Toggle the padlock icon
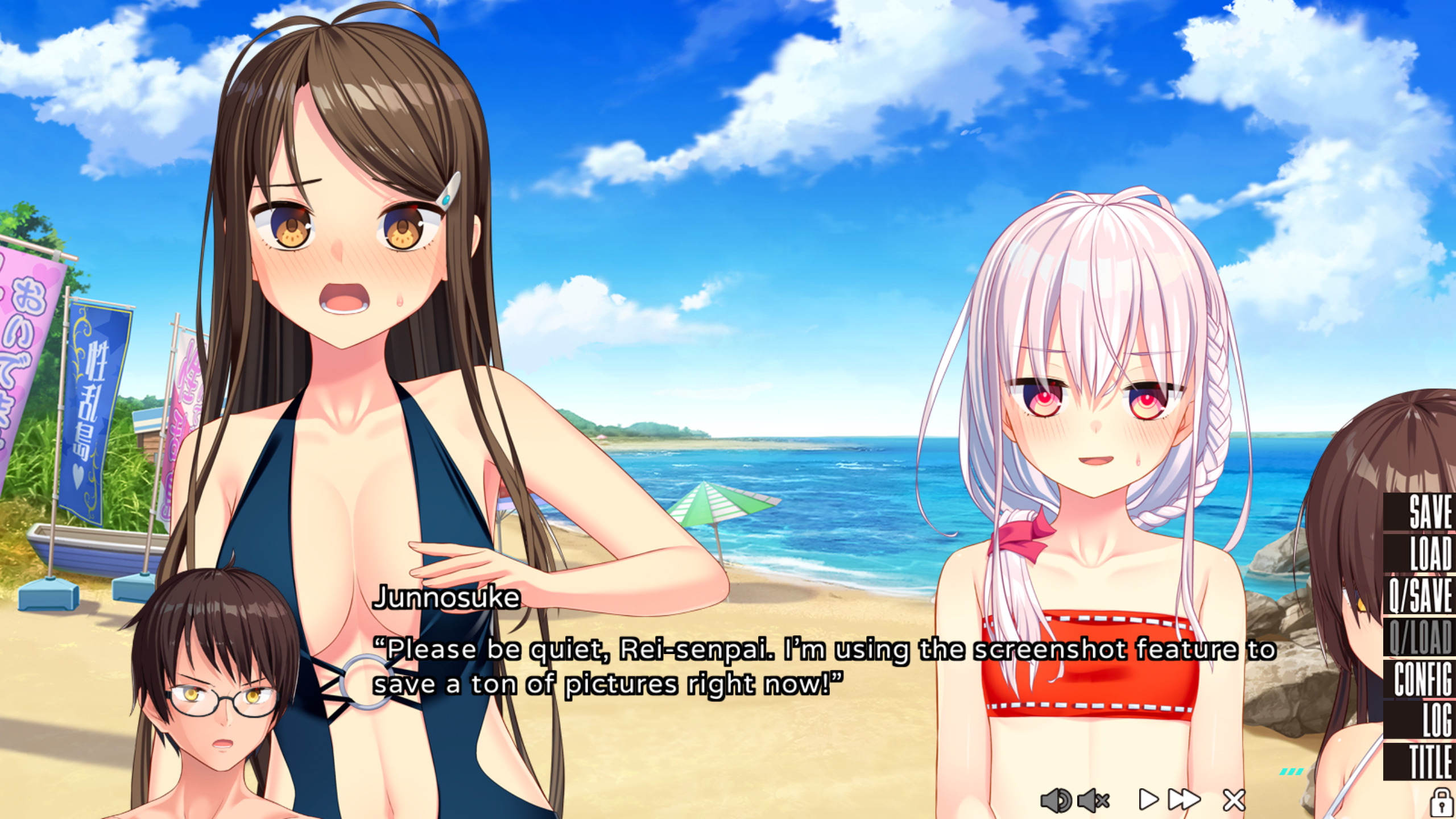The width and height of the screenshot is (1456, 819). pos(1441,801)
